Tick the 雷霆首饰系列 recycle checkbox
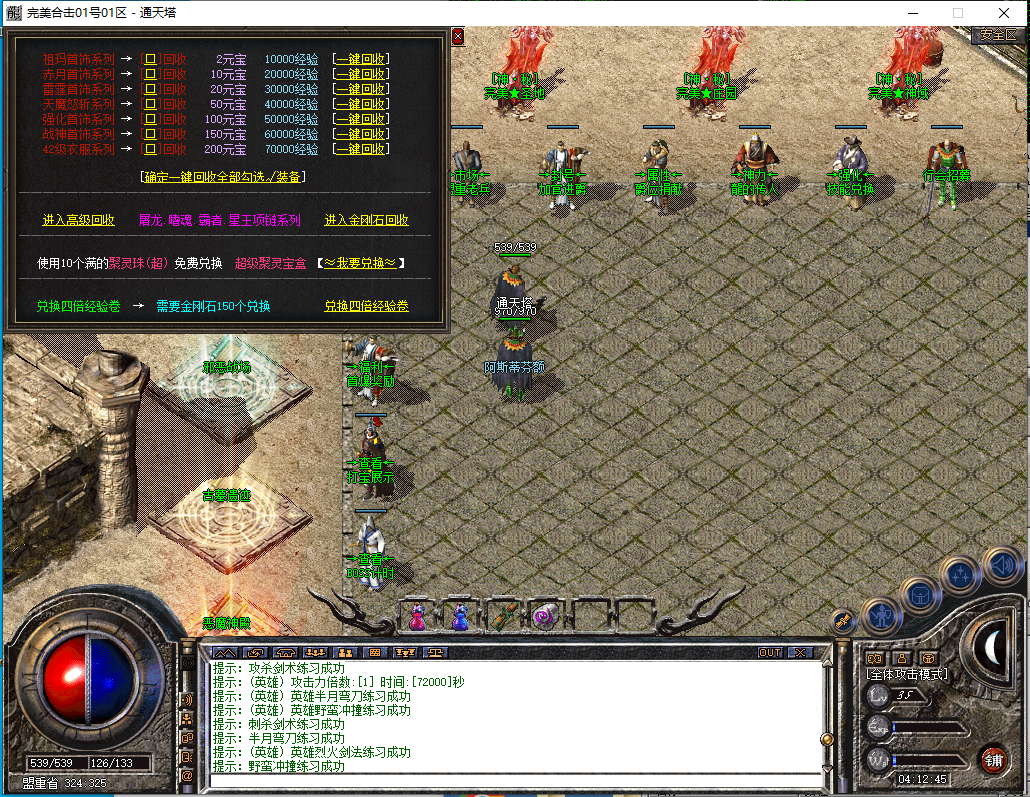The image size is (1030, 797). coord(151,89)
